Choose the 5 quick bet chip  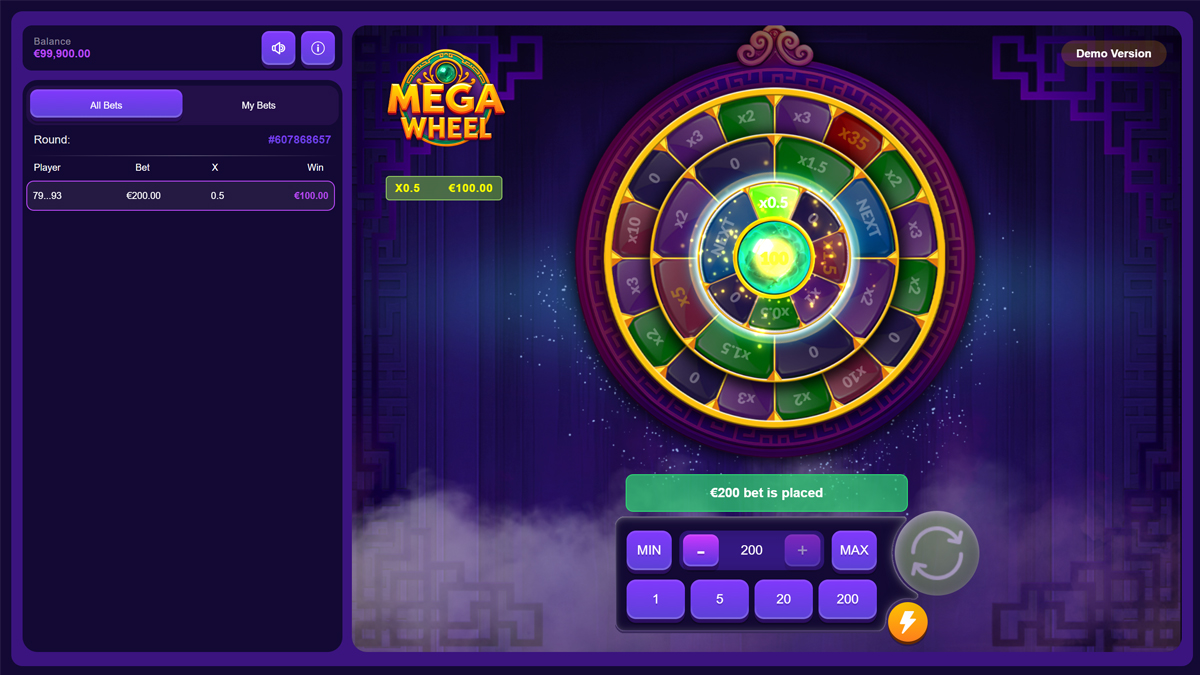720,599
